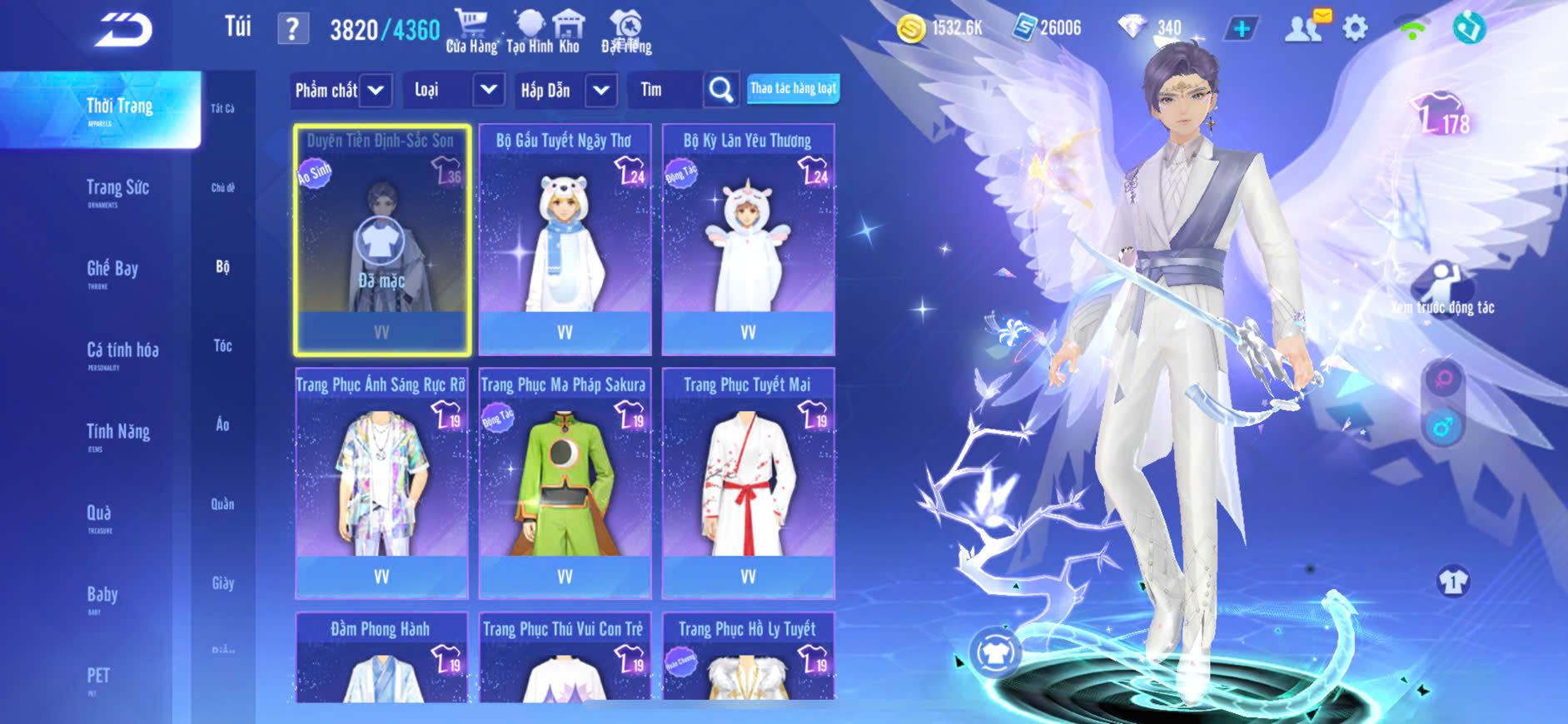Open the Xem trước động tác preview
Screen dimensions: 1568x724
click(x=1442, y=287)
